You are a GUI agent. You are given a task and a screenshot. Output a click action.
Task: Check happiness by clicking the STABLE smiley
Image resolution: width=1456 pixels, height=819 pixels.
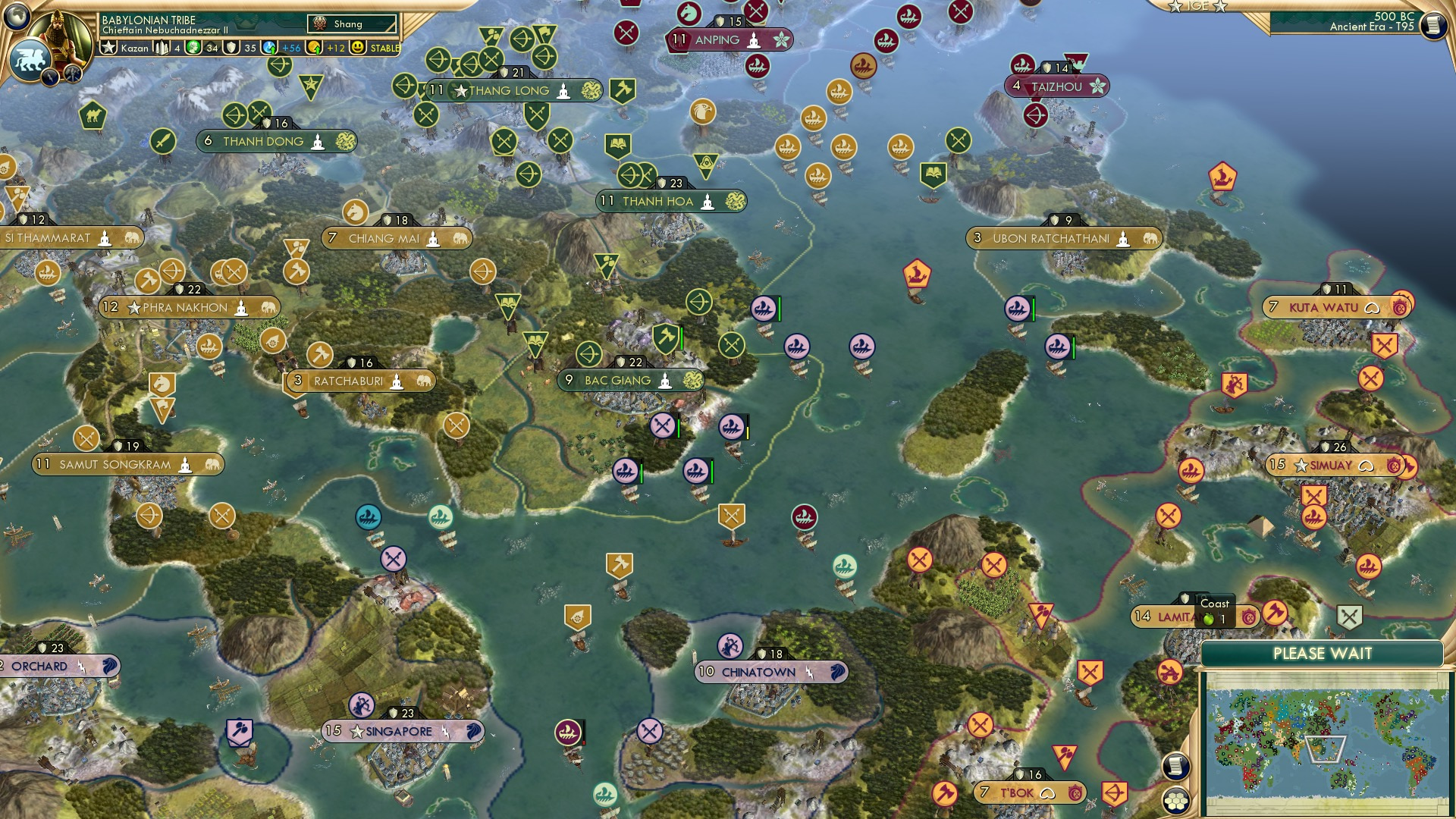coord(358,47)
